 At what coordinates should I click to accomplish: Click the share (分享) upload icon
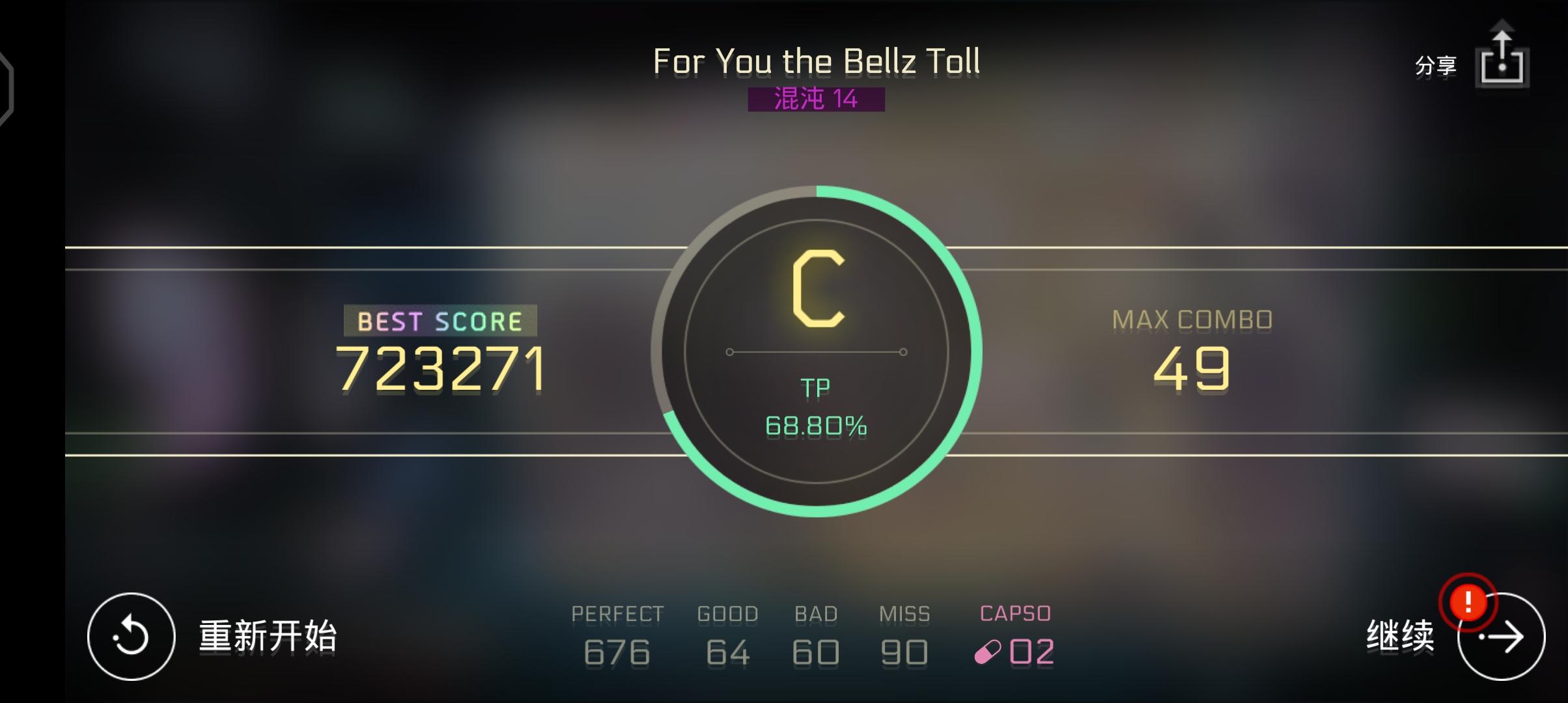coord(1502,63)
